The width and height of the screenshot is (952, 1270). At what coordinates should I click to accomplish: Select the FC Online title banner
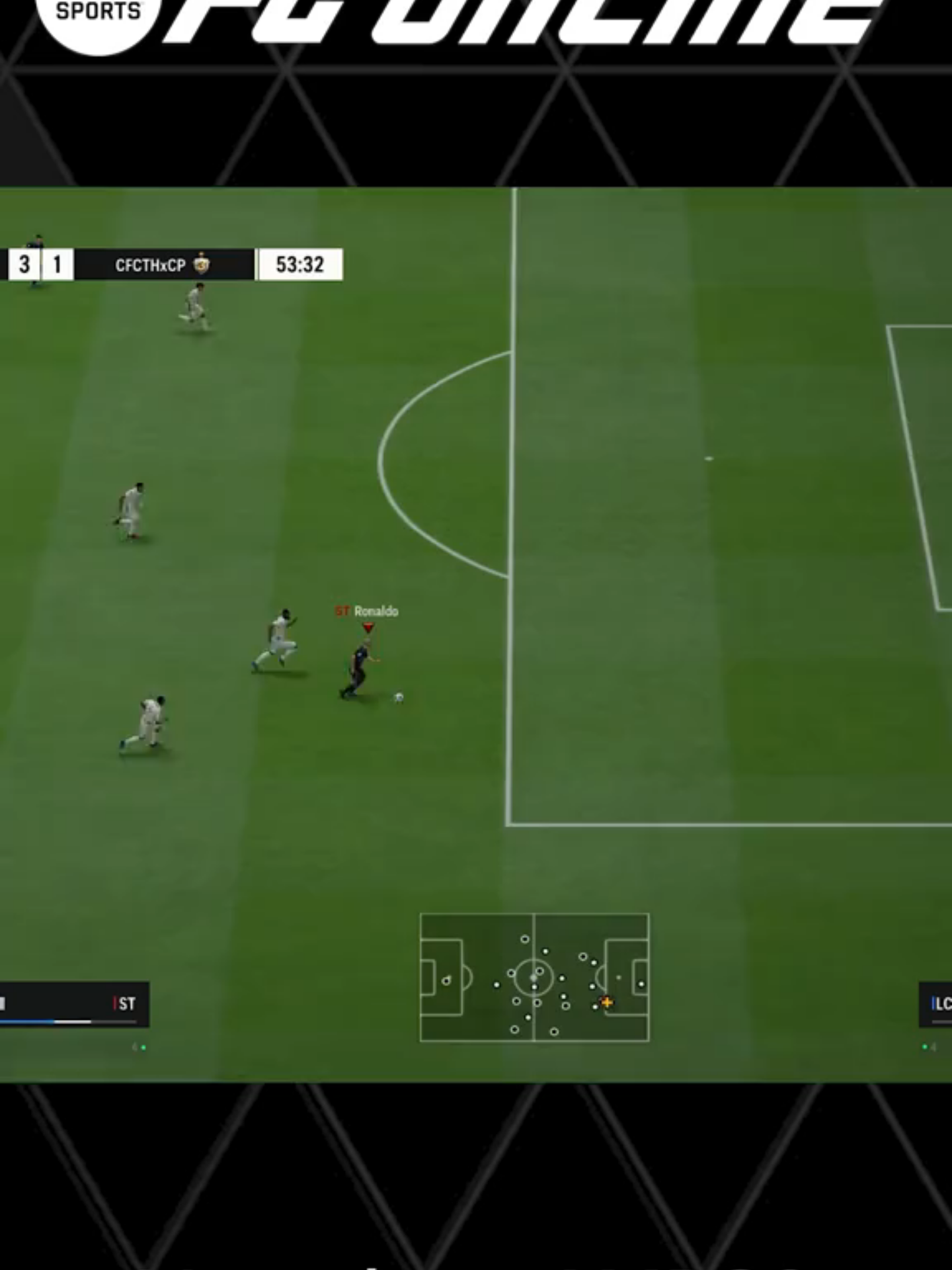[529, 20]
